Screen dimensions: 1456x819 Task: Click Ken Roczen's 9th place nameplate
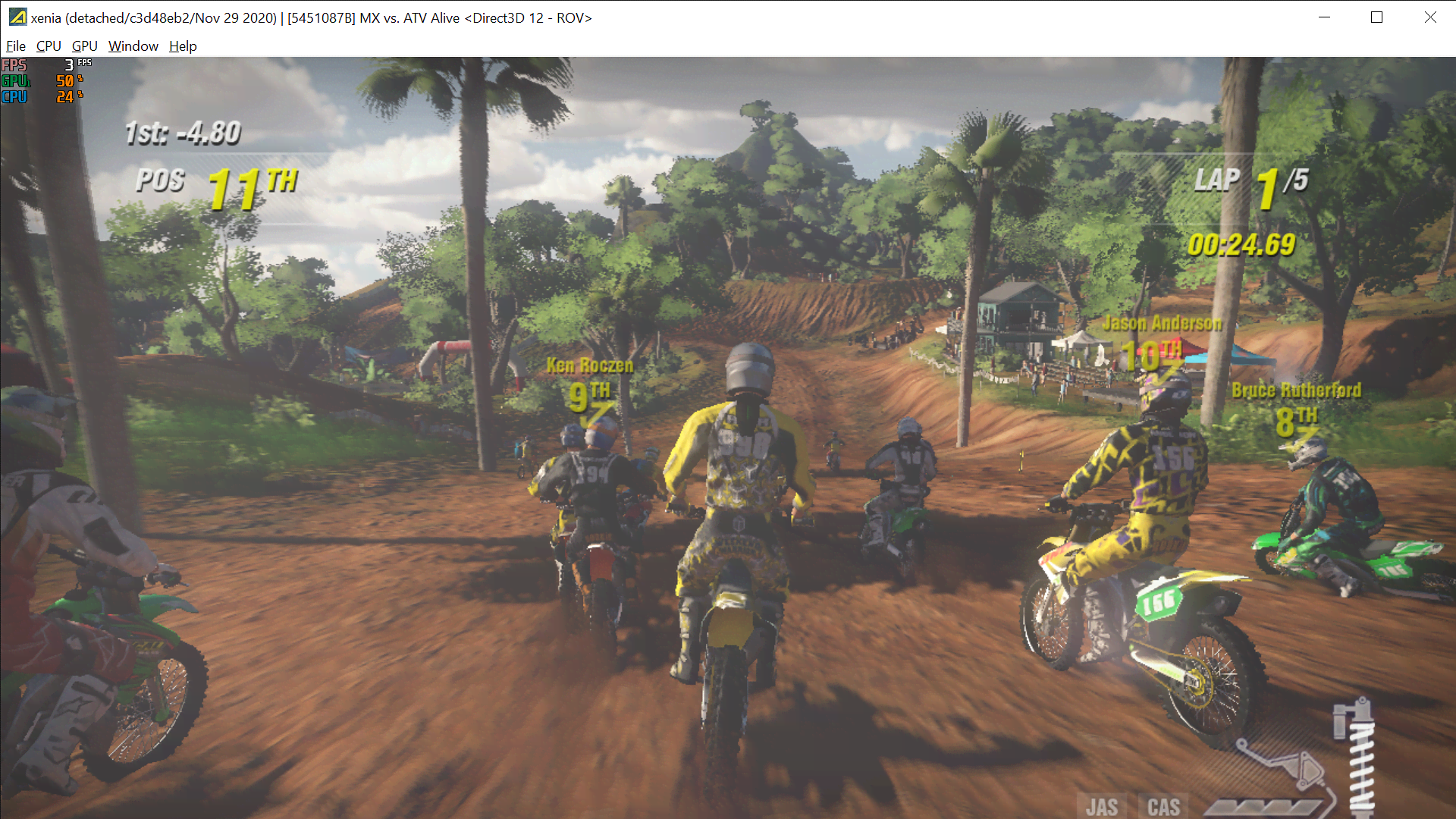pyautogui.click(x=589, y=379)
